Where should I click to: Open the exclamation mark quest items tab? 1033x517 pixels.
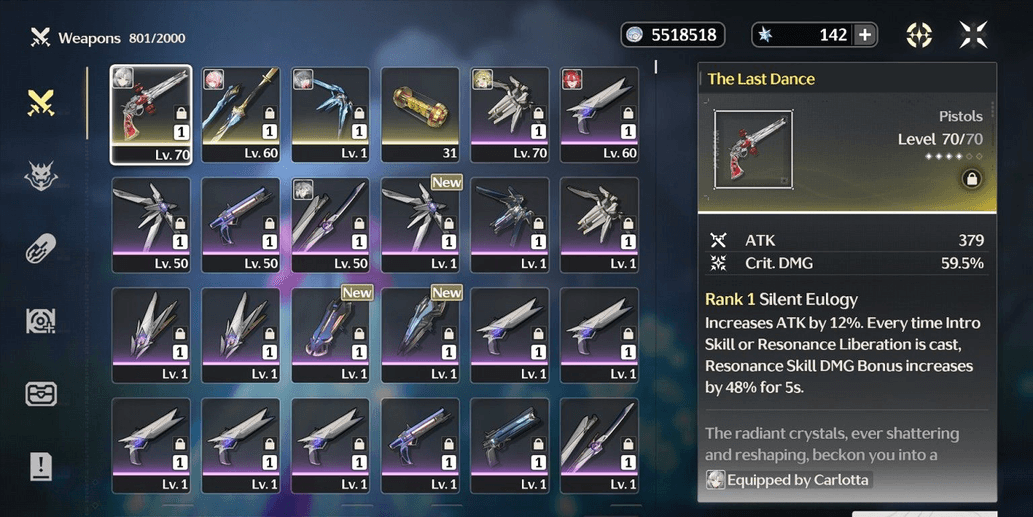[41, 465]
